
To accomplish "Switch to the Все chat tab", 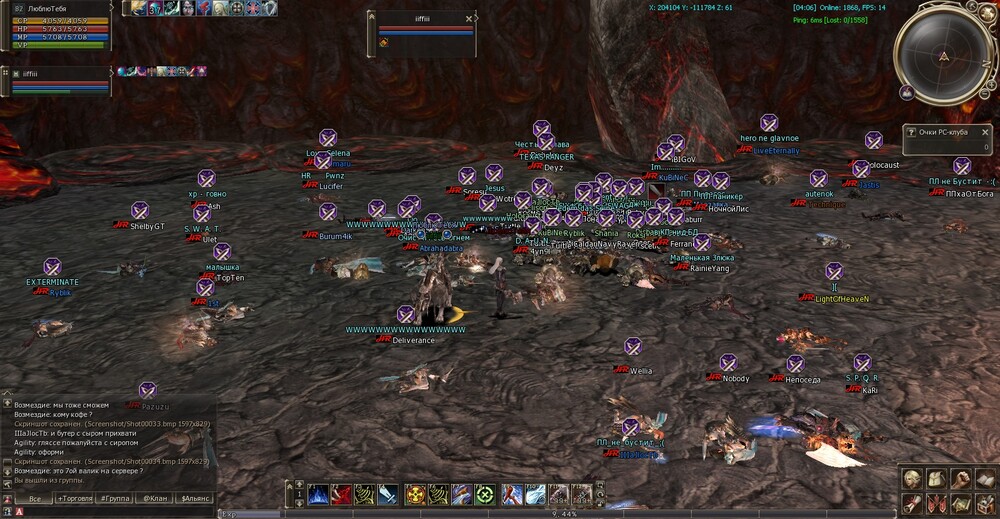I will [x=35, y=498].
